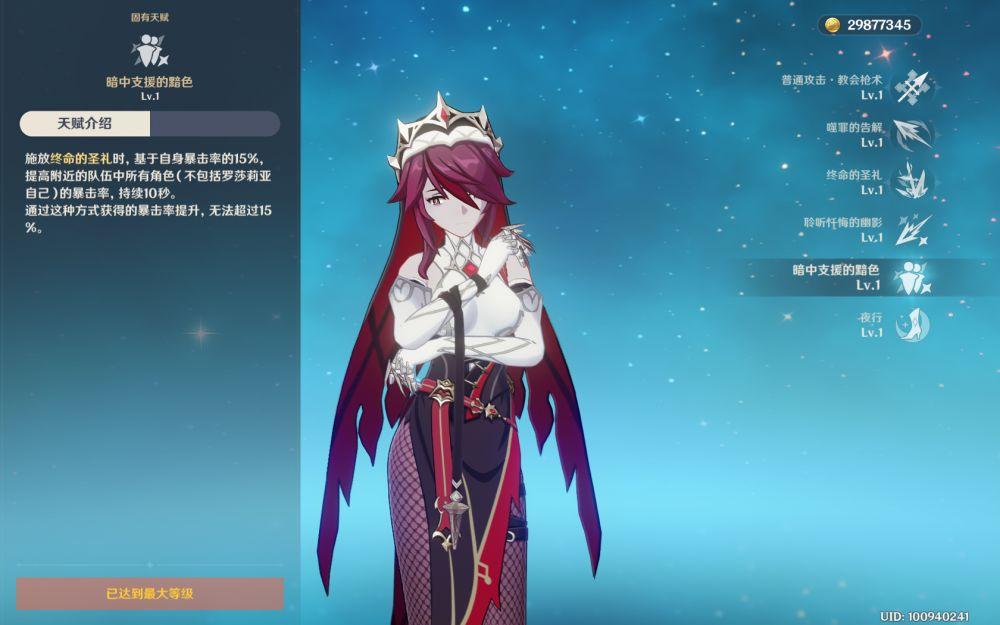Click the 已达到最大等级 button
The height and width of the screenshot is (625, 1000).
click(x=150, y=593)
